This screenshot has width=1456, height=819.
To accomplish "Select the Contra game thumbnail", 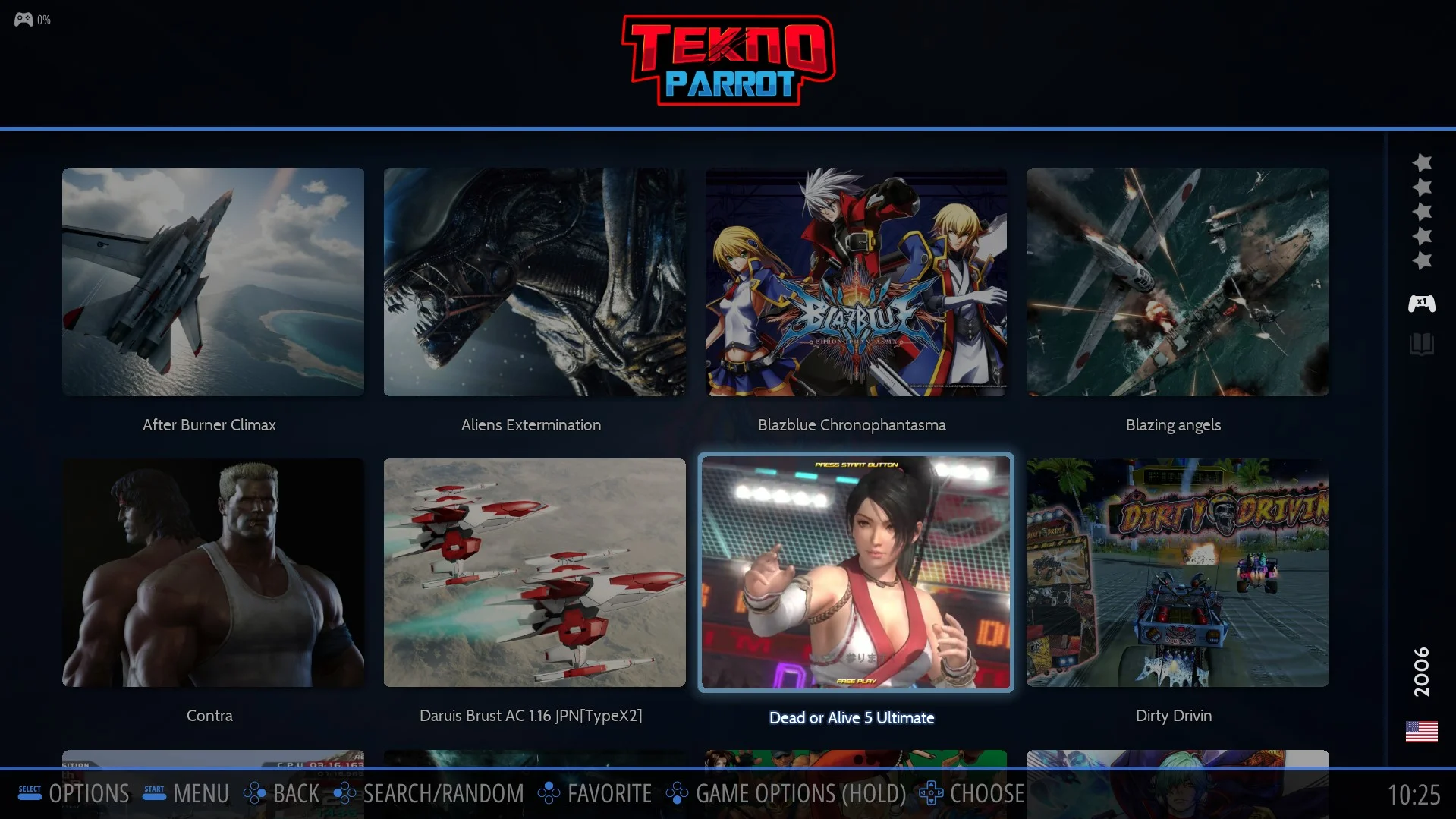I will pos(212,572).
